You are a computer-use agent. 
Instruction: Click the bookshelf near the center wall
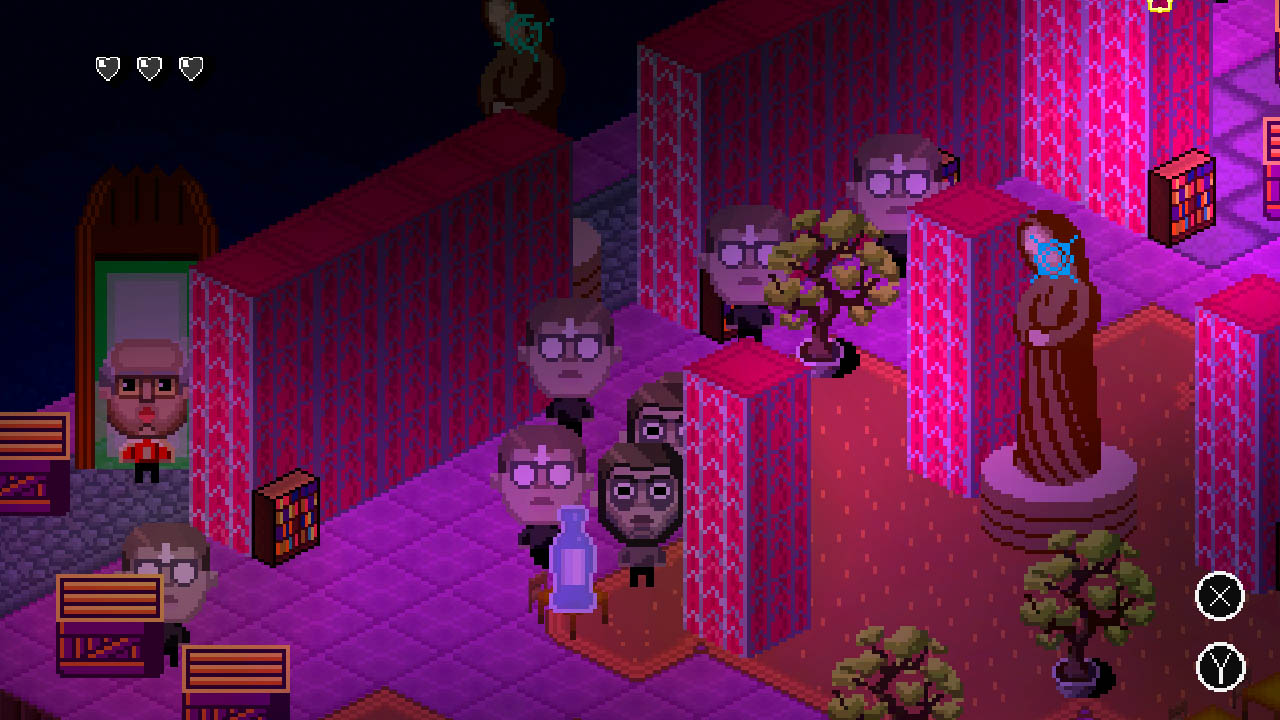click(x=290, y=515)
